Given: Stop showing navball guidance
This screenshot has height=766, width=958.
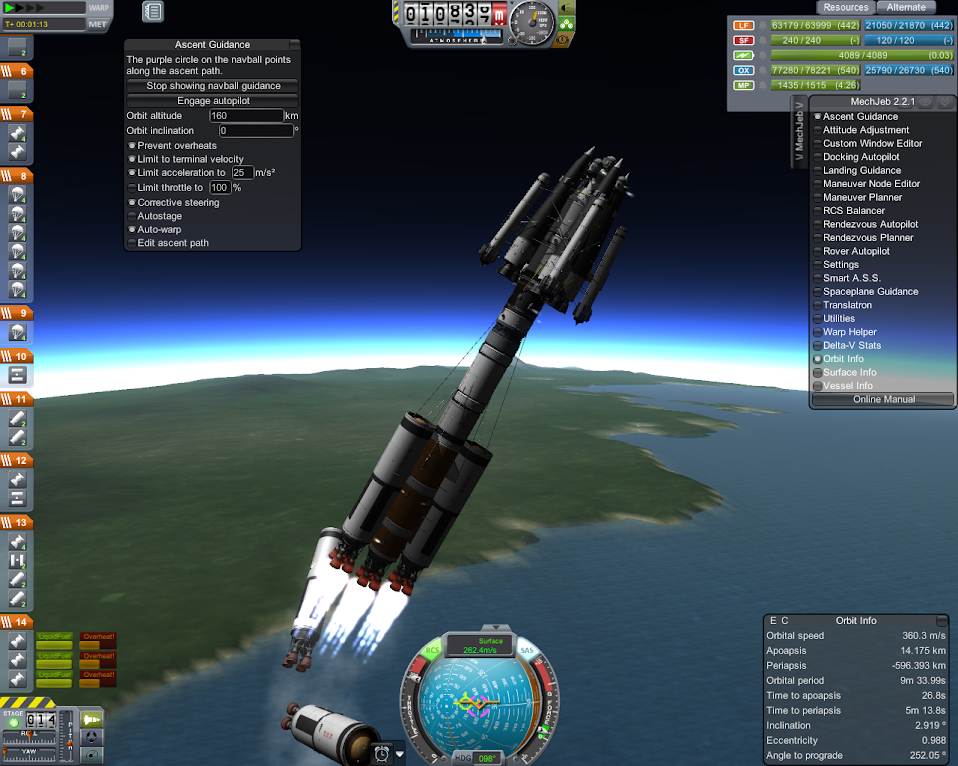Looking at the screenshot, I should [213, 86].
